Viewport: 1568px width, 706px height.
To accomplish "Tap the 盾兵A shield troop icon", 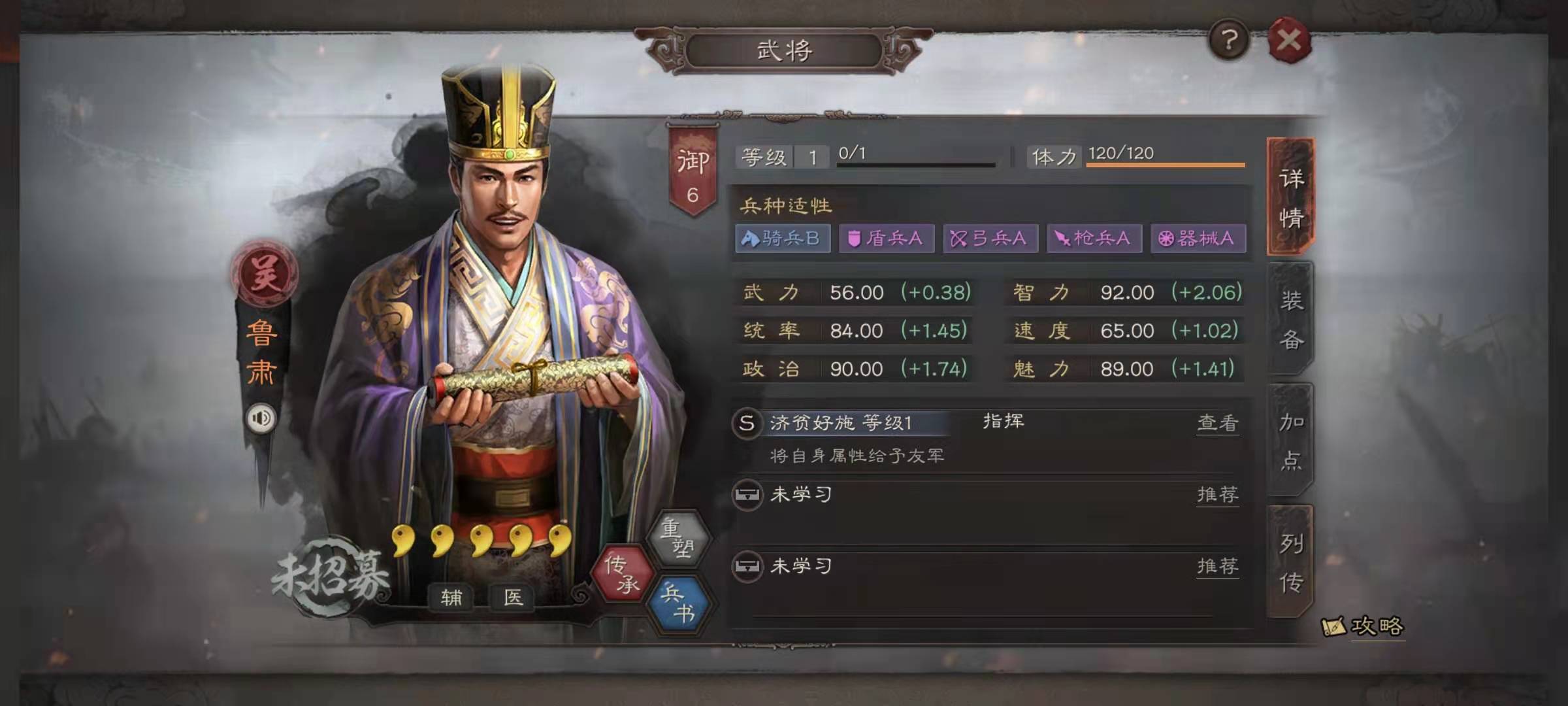I will (x=886, y=239).
